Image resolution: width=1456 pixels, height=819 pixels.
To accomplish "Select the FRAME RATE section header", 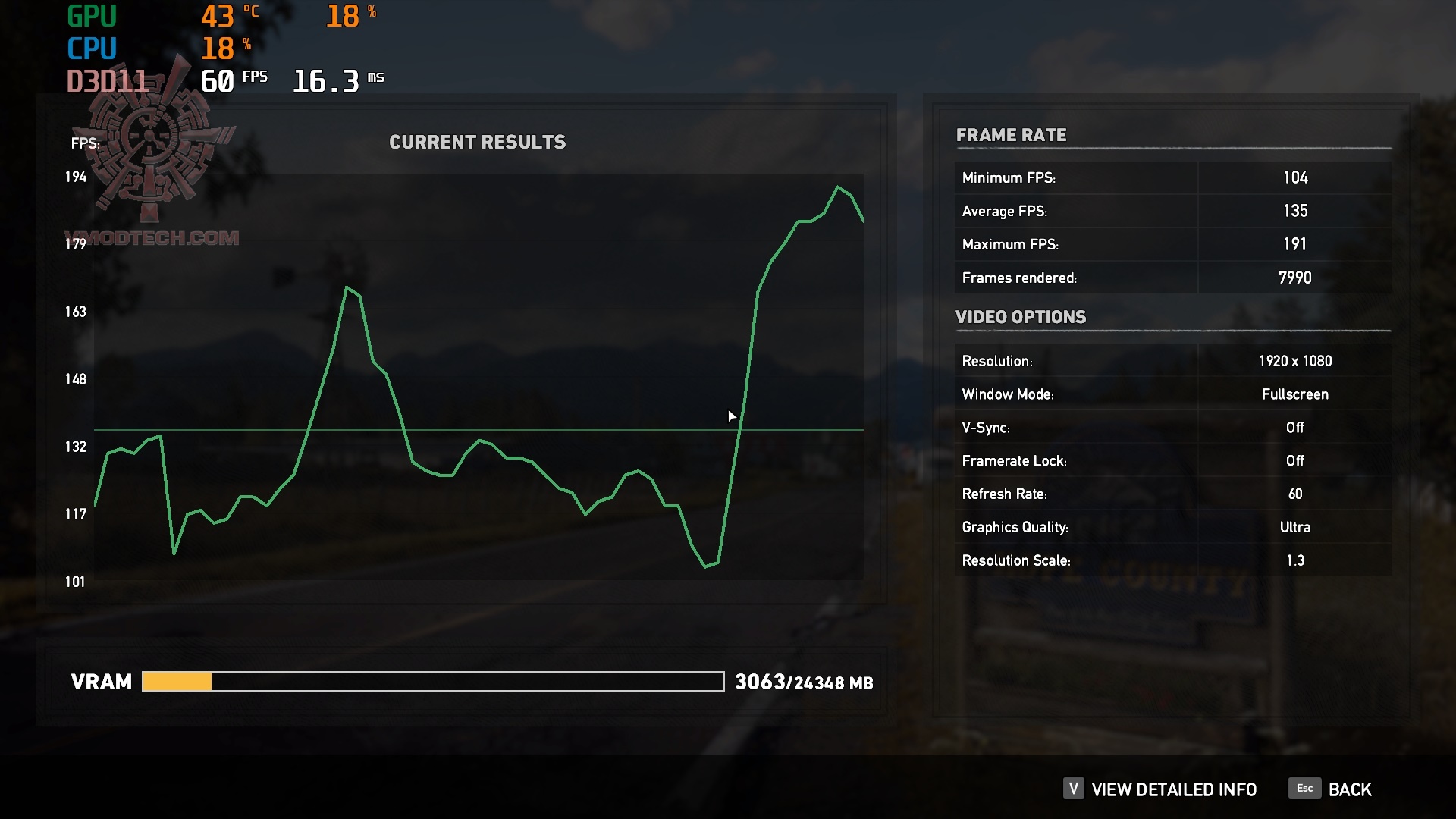I will [x=1012, y=135].
